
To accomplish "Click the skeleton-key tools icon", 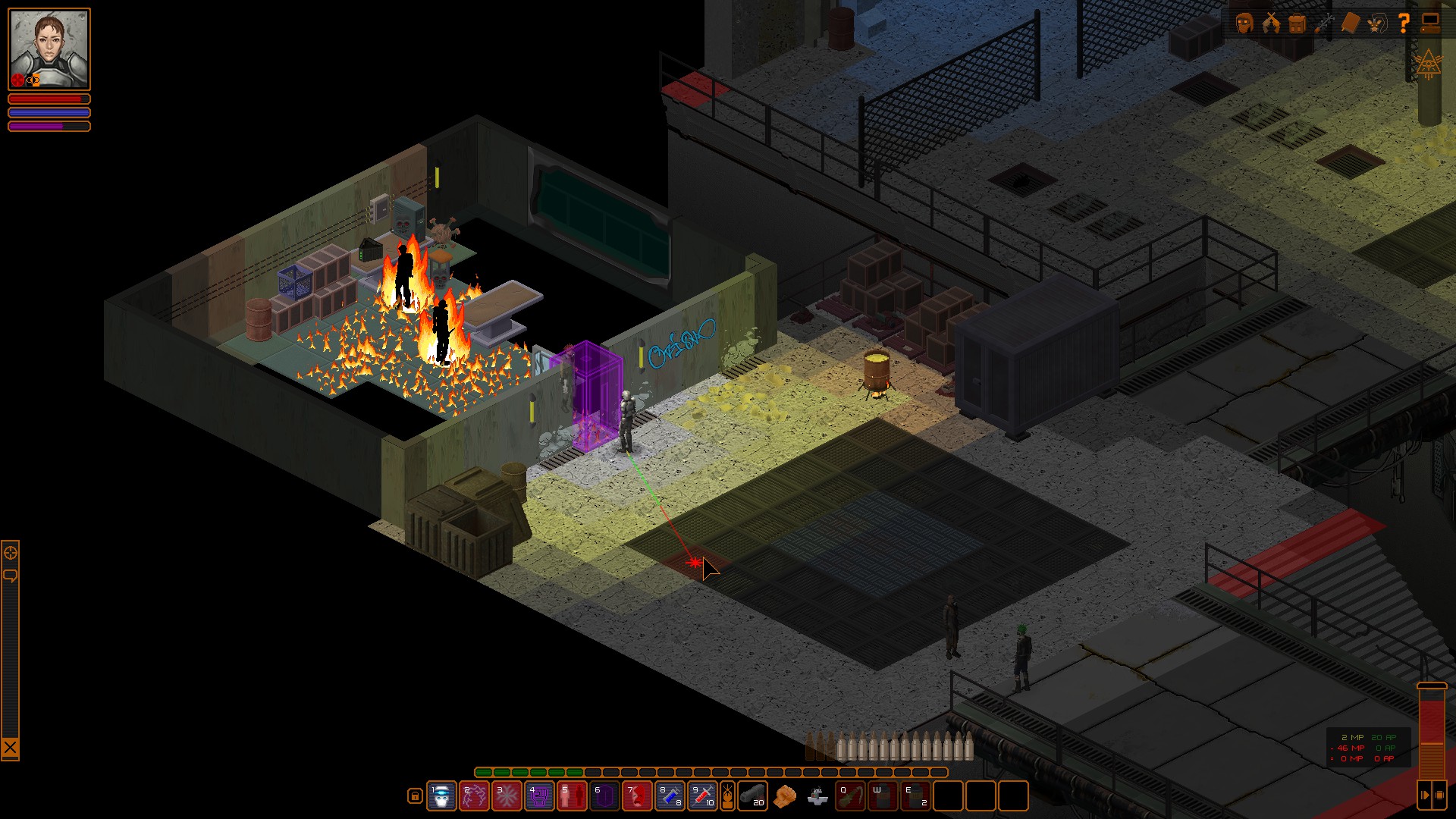I will pyautogui.click(x=1324, y=24).
